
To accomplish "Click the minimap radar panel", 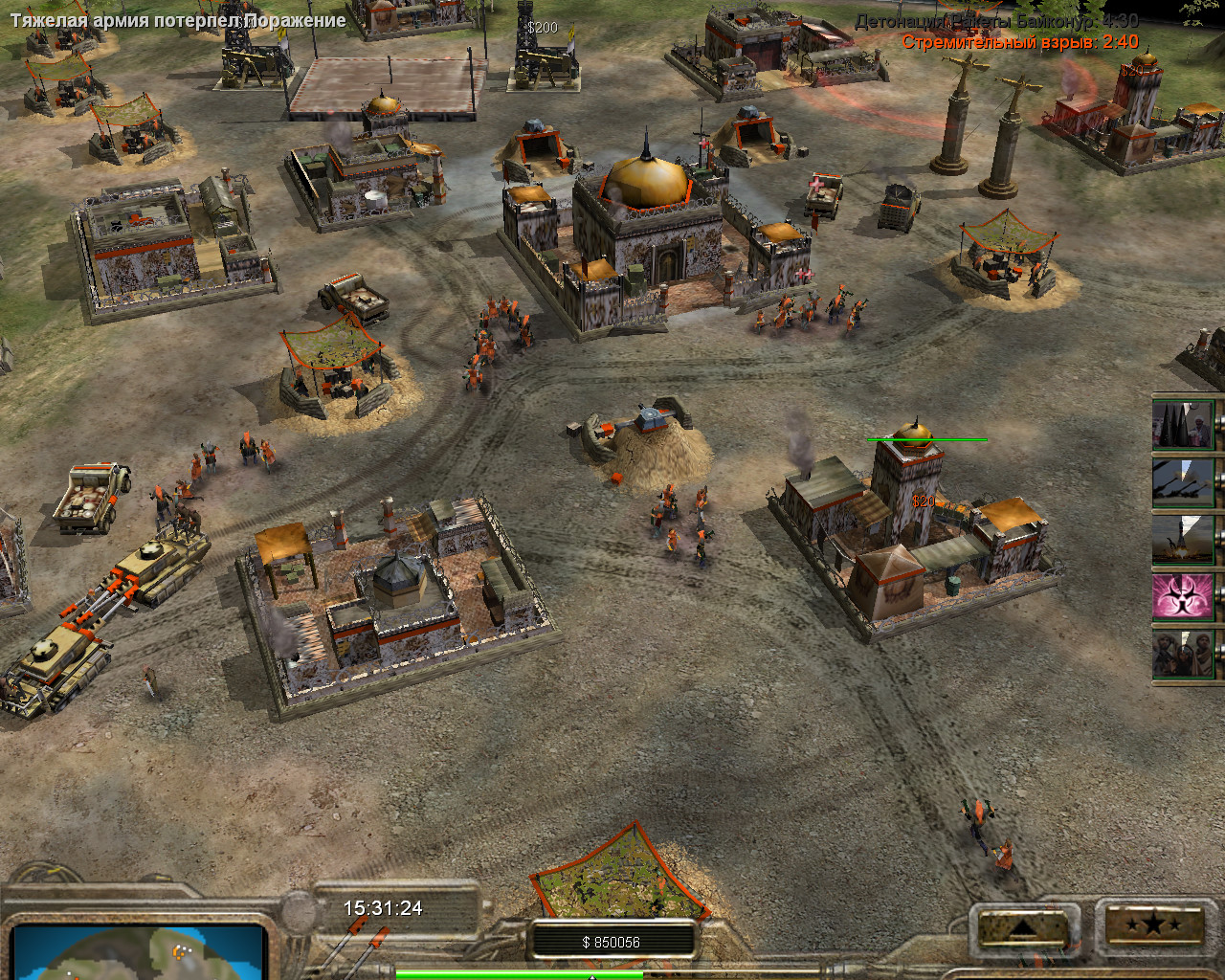I will [137, 951].
